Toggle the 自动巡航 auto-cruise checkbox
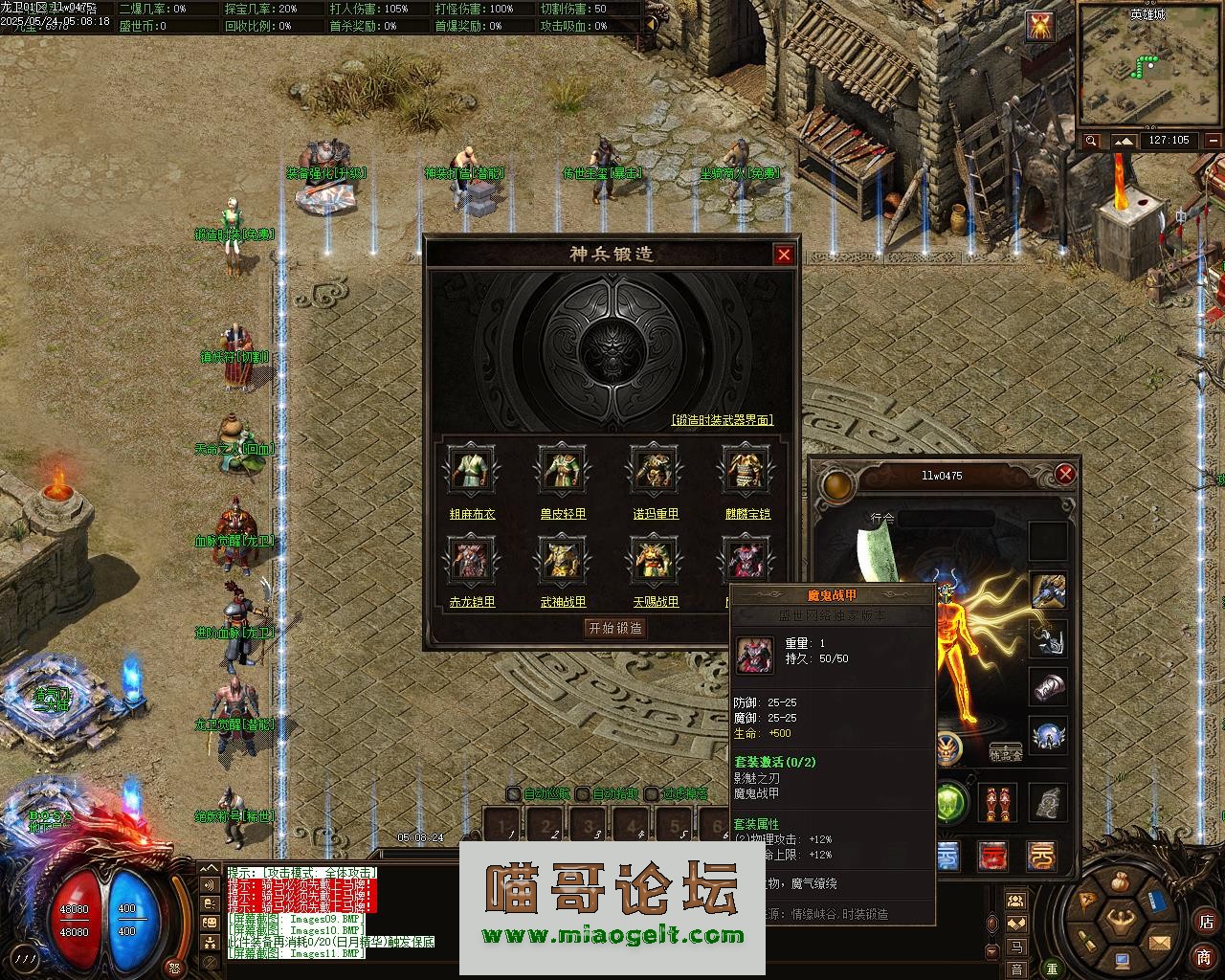The width and height of the screenshot is (1225, 980). click(x=514, y=793)
